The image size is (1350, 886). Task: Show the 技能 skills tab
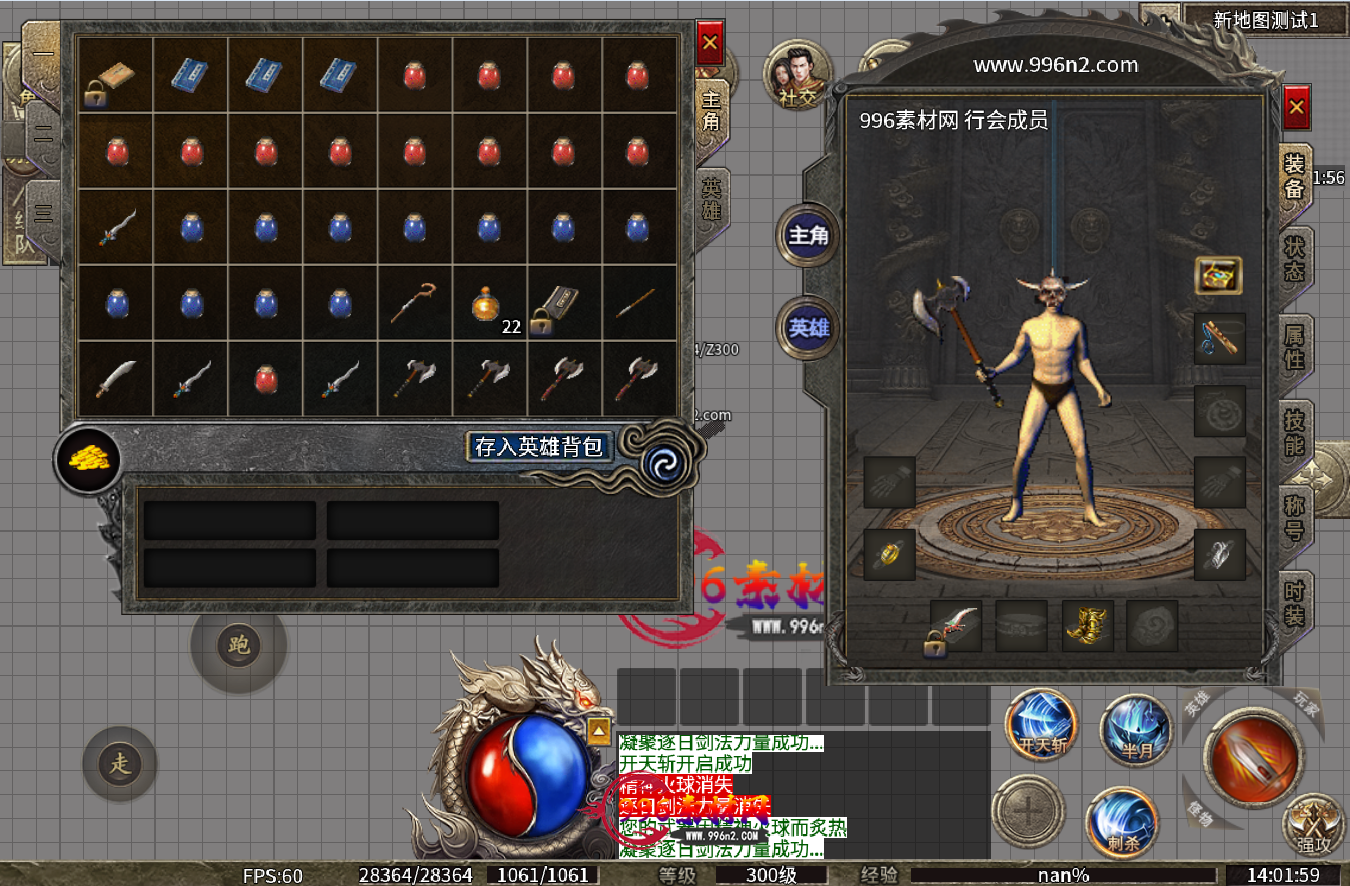[1295, 432]
